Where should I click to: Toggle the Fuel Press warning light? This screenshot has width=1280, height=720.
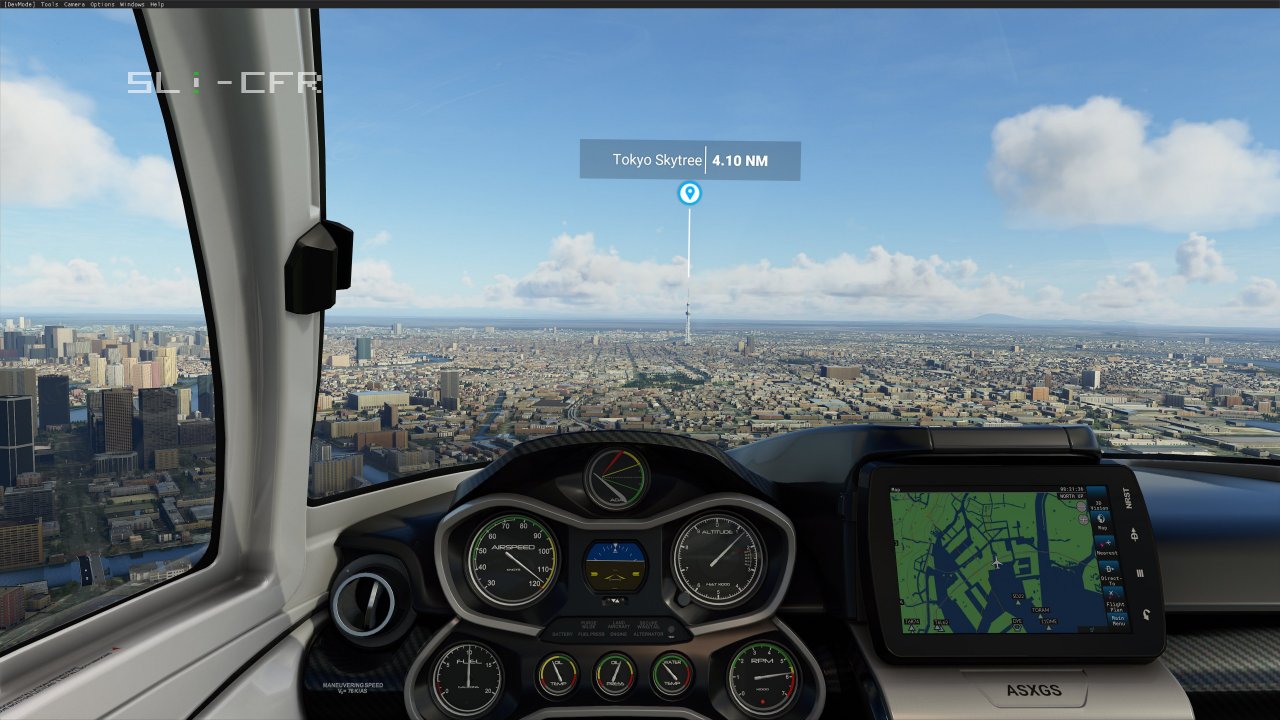[591, 633]
